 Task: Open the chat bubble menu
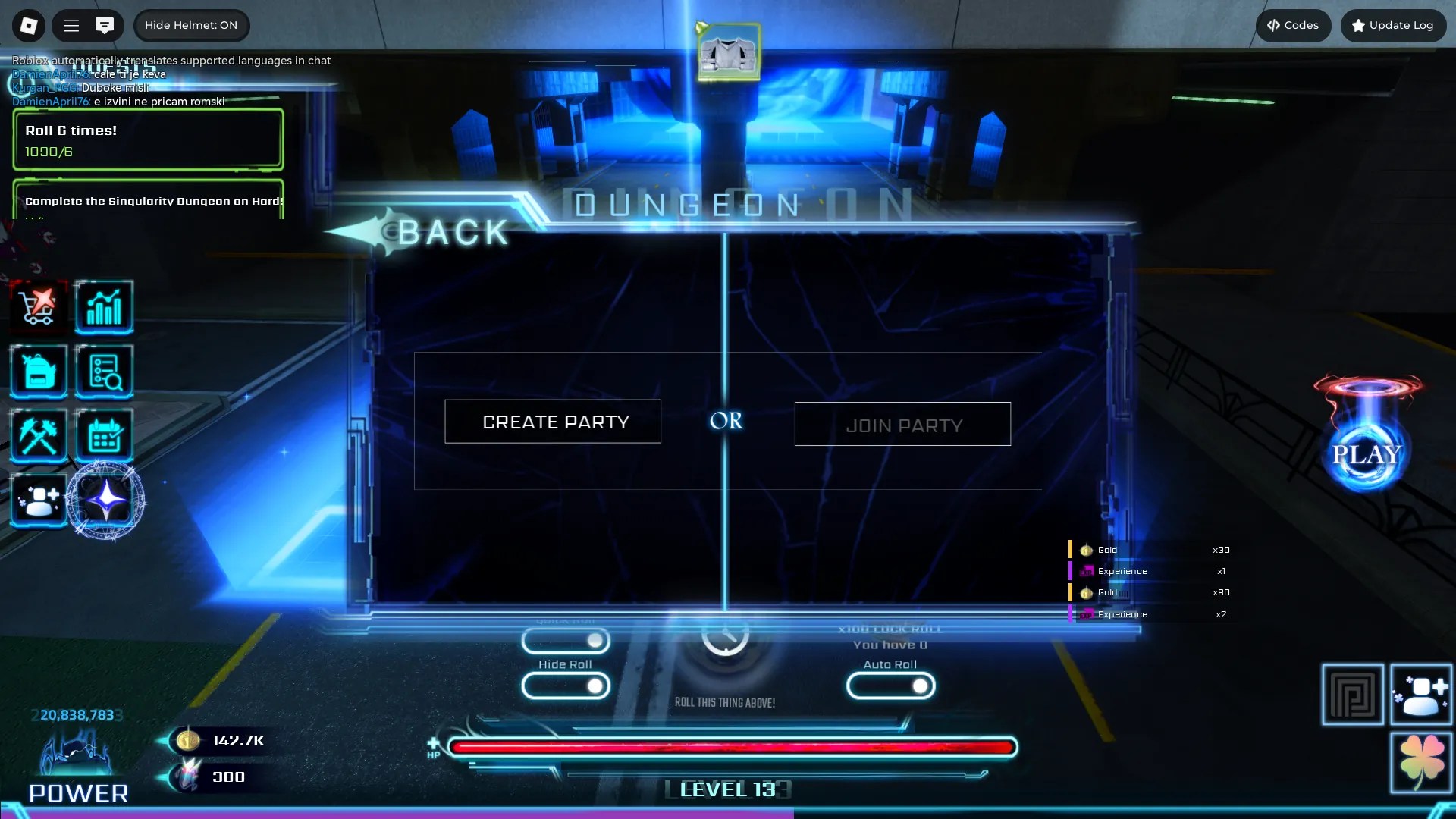click(x=105, y=25)
